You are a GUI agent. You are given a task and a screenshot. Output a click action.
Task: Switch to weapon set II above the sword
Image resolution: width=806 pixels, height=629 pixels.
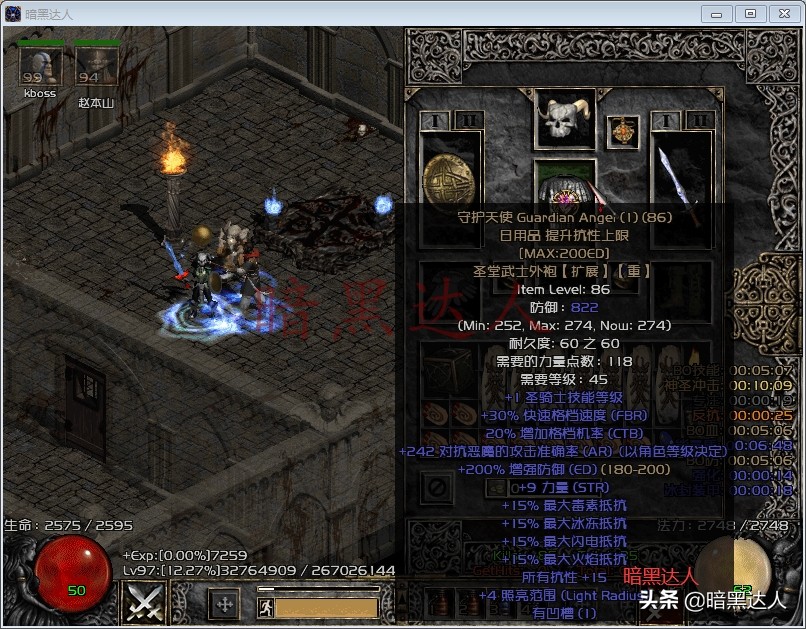(x=701, y=120)
